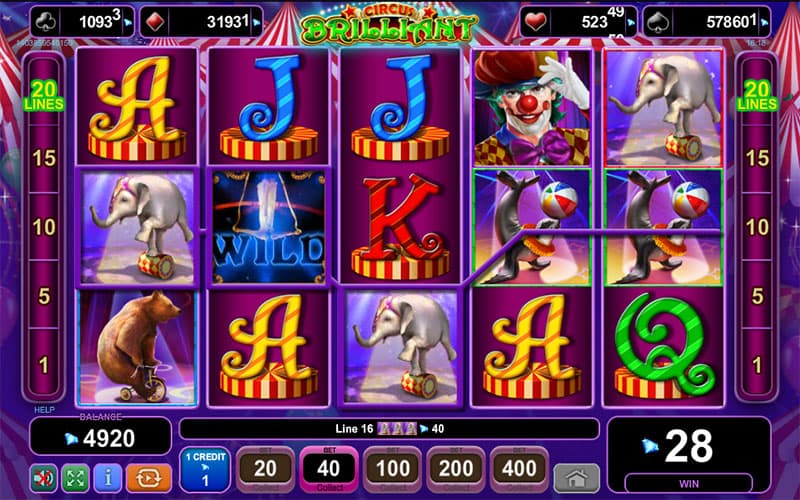Image resolution: width=800 pixels, height=500 pixels.
Task: Choose 10 lines on left panel
Action: [x=43, y=227]
